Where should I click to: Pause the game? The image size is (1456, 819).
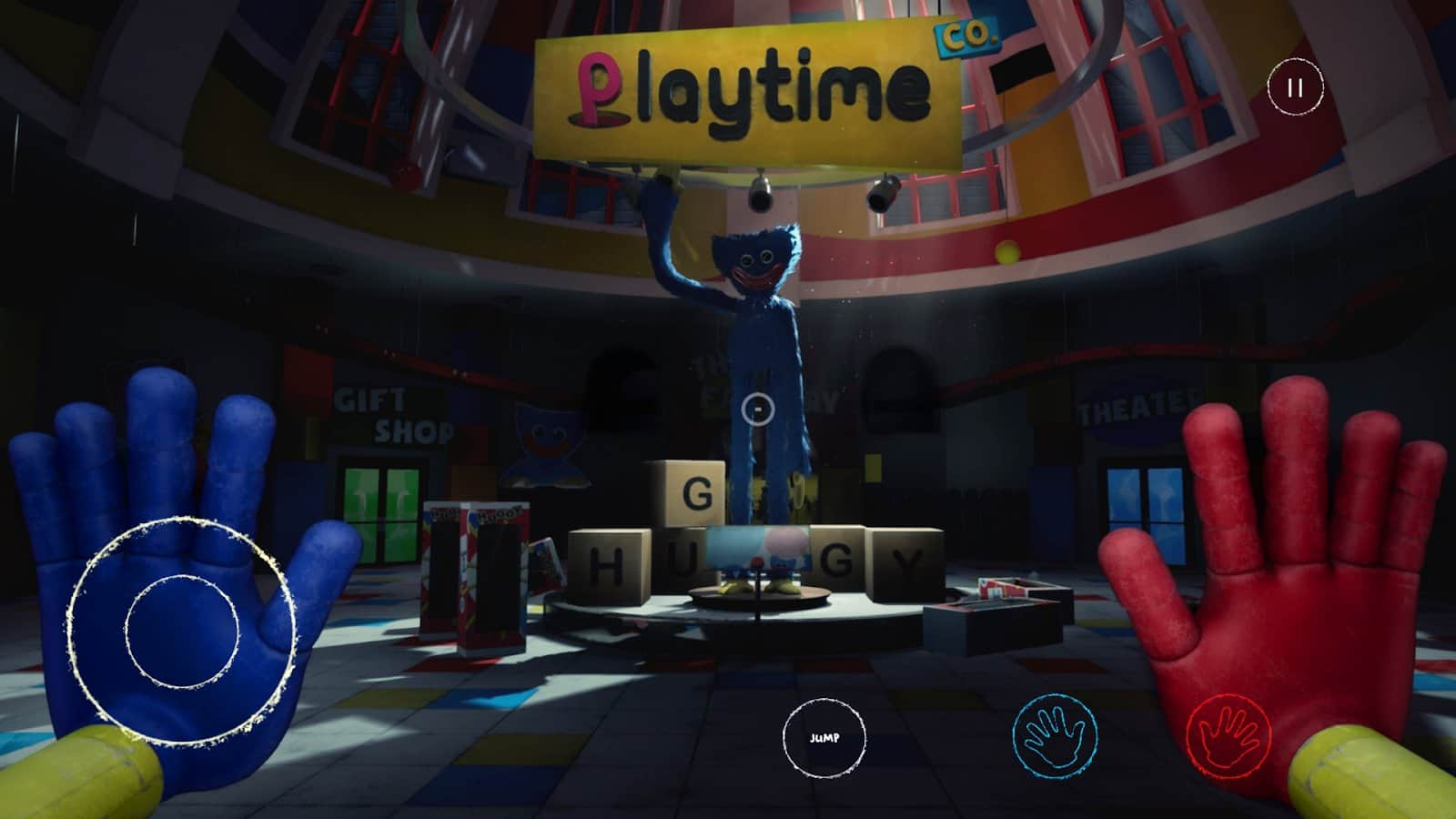(x=1297, y=87)
